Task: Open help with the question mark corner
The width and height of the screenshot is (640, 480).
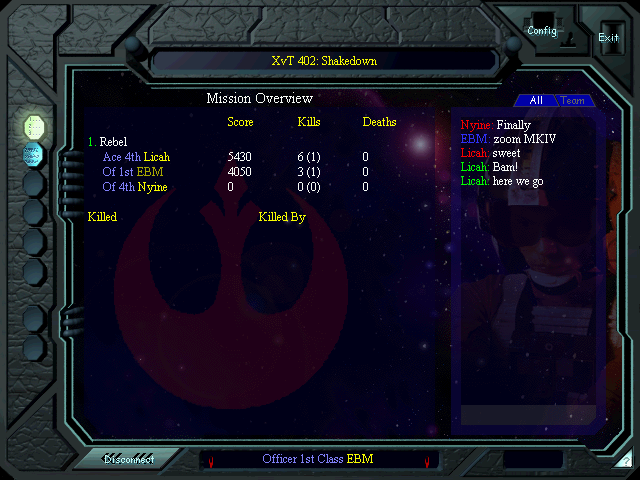Action: (624, 461)
